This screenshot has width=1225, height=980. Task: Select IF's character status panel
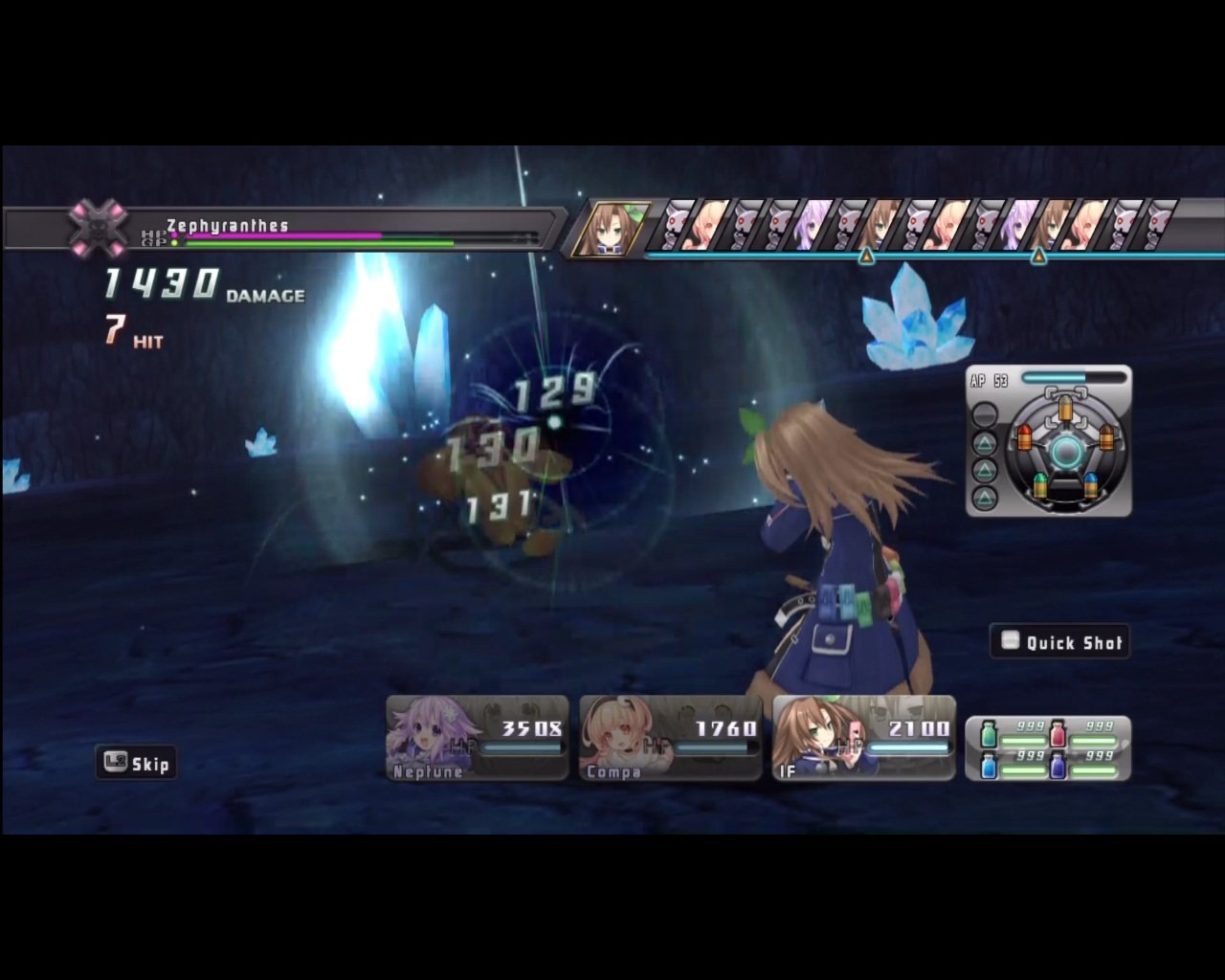coord(861,737)
